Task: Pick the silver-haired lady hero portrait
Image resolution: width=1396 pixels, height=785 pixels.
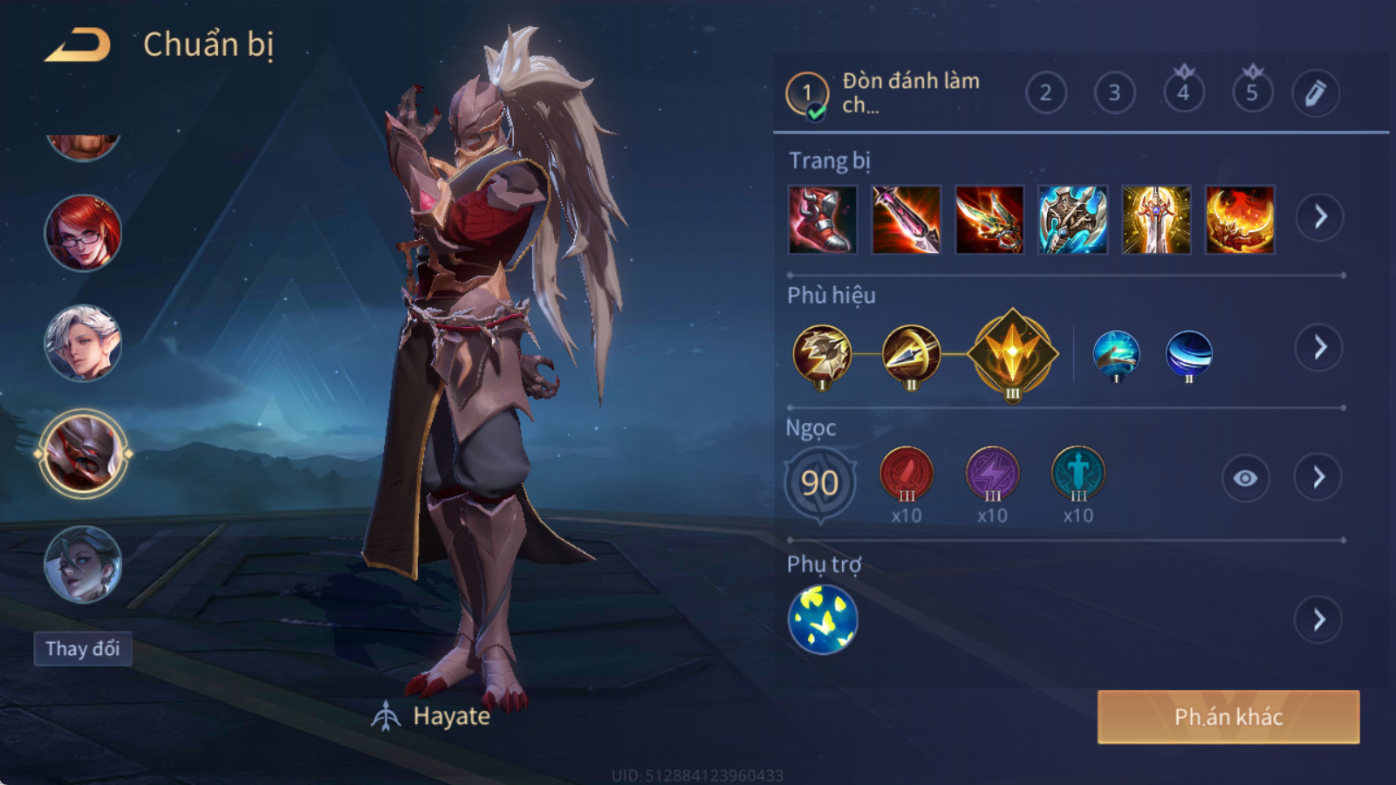Action: (x=83, y=564)
